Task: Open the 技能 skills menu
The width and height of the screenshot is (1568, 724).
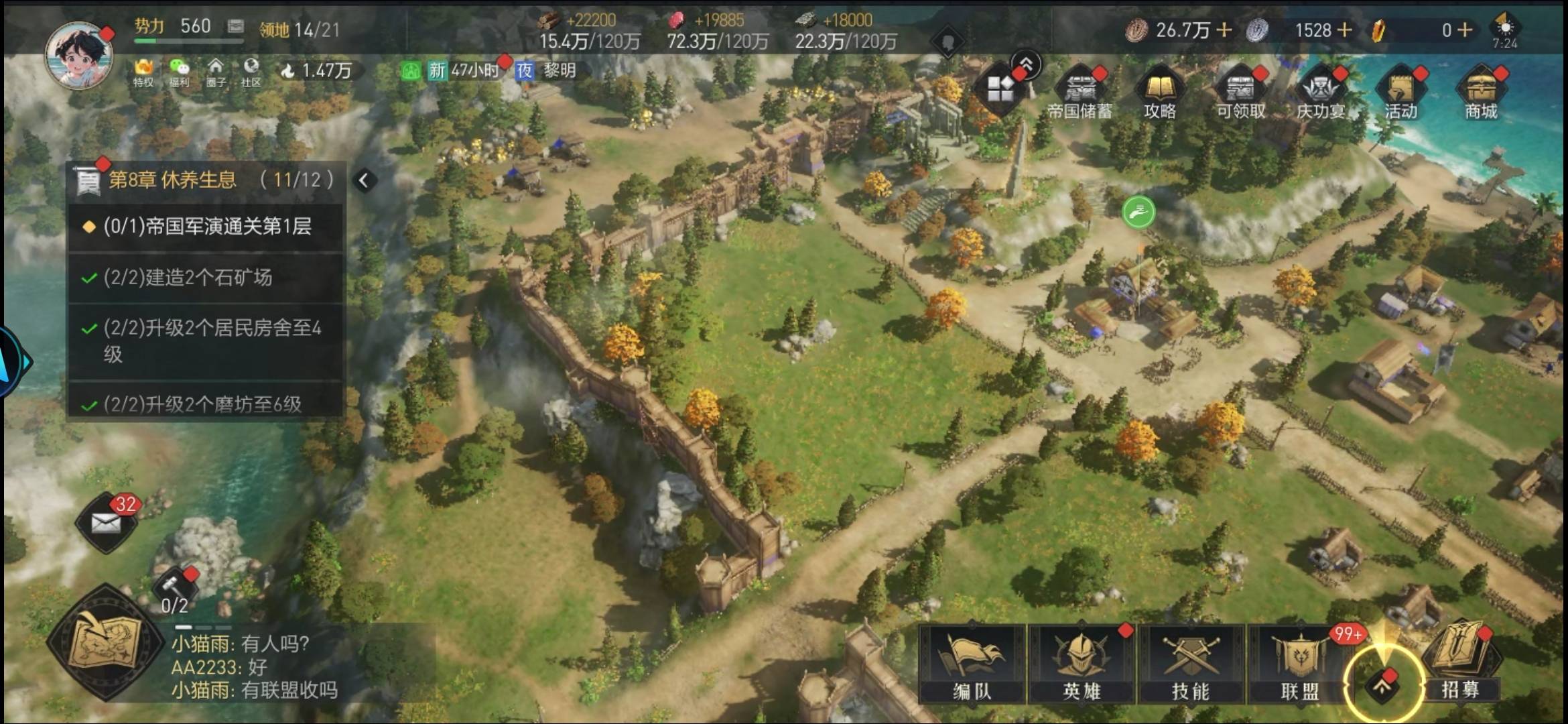Action: [1190, 664]
